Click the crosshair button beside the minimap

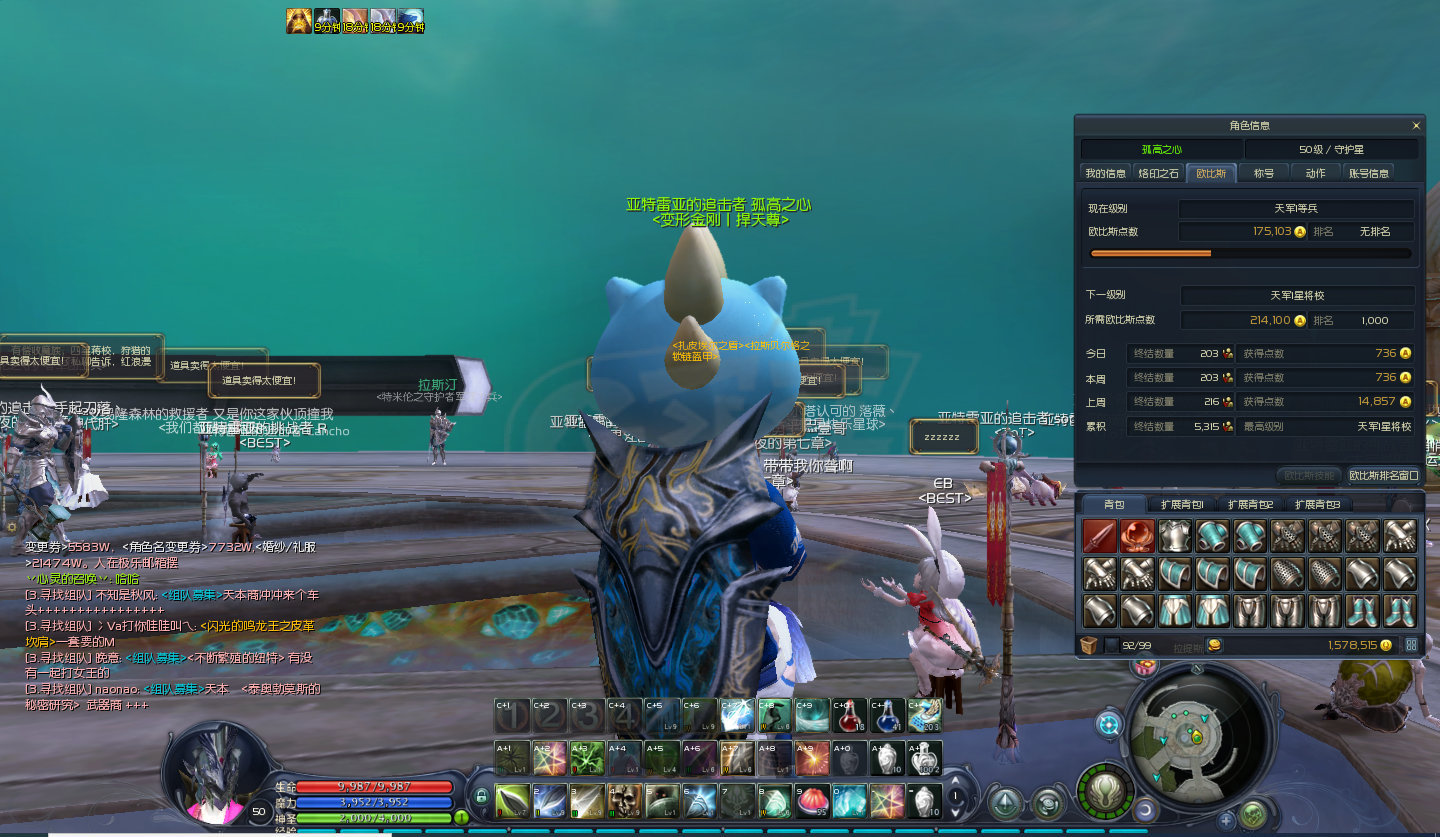click(1109, 723)
